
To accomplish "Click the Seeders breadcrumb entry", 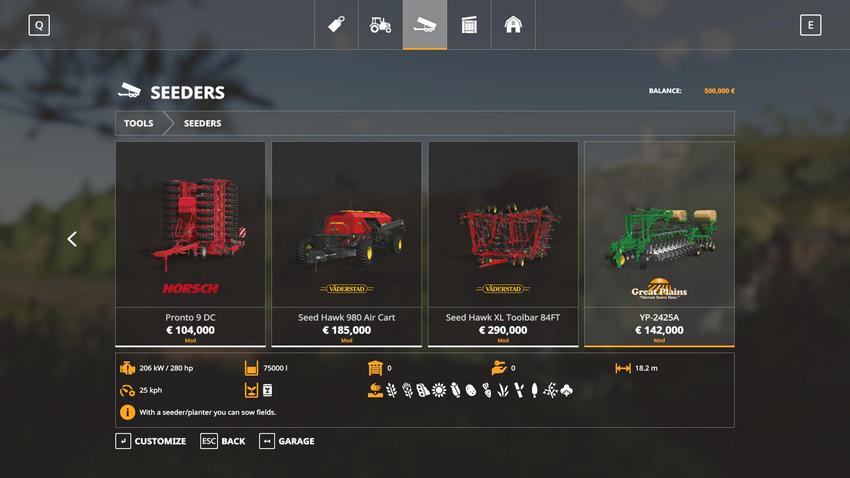I will 202,123.
